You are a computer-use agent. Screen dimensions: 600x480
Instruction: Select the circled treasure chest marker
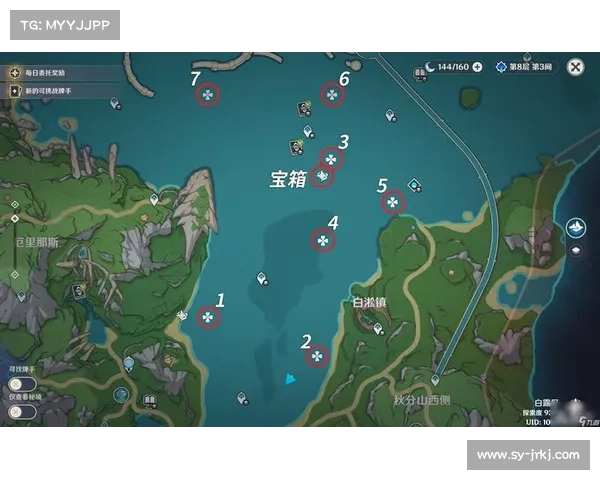(322, 177)
